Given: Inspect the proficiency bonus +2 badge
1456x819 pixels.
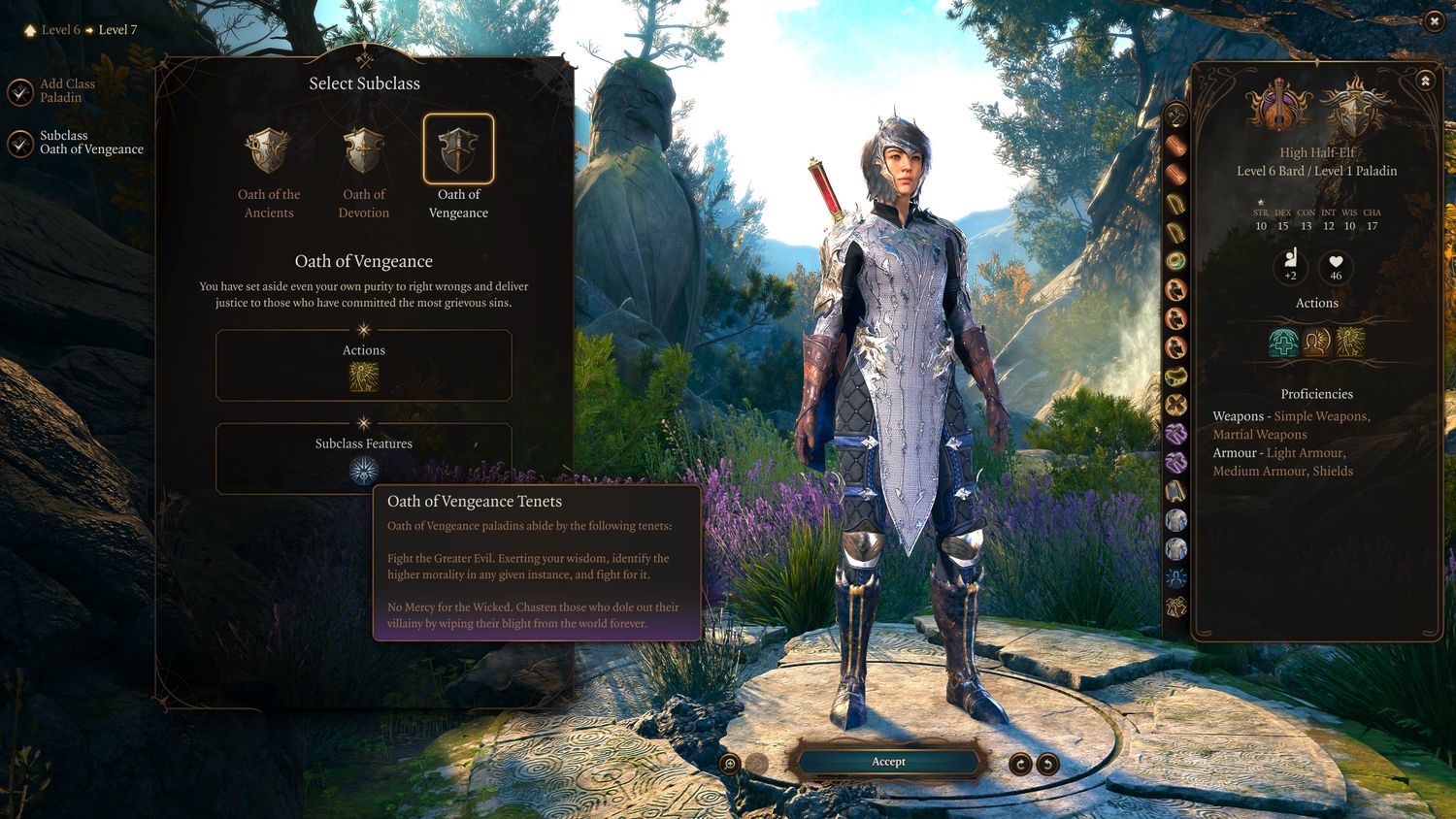Looking at the screenshot, I should pyautogui.click(x=1290, y=265).
